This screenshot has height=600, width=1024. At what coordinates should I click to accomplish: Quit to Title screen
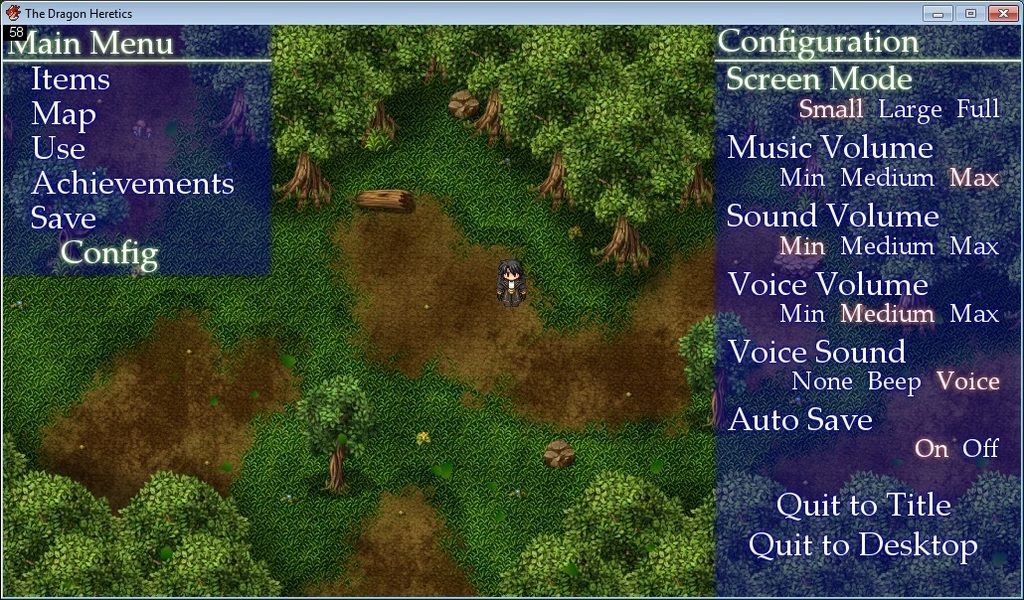click(863, 506)
